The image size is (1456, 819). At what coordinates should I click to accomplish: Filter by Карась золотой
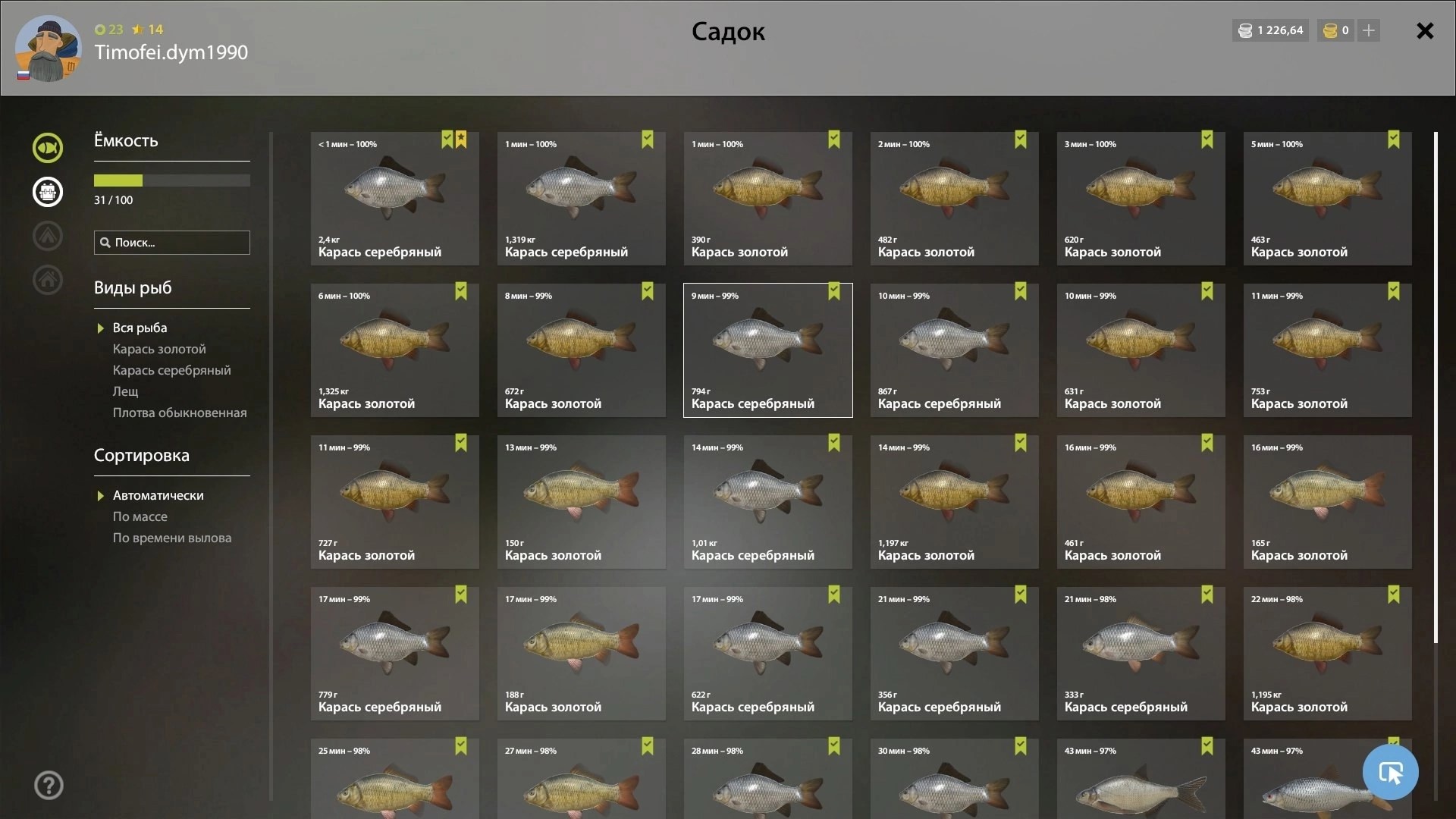click(159, 349)
